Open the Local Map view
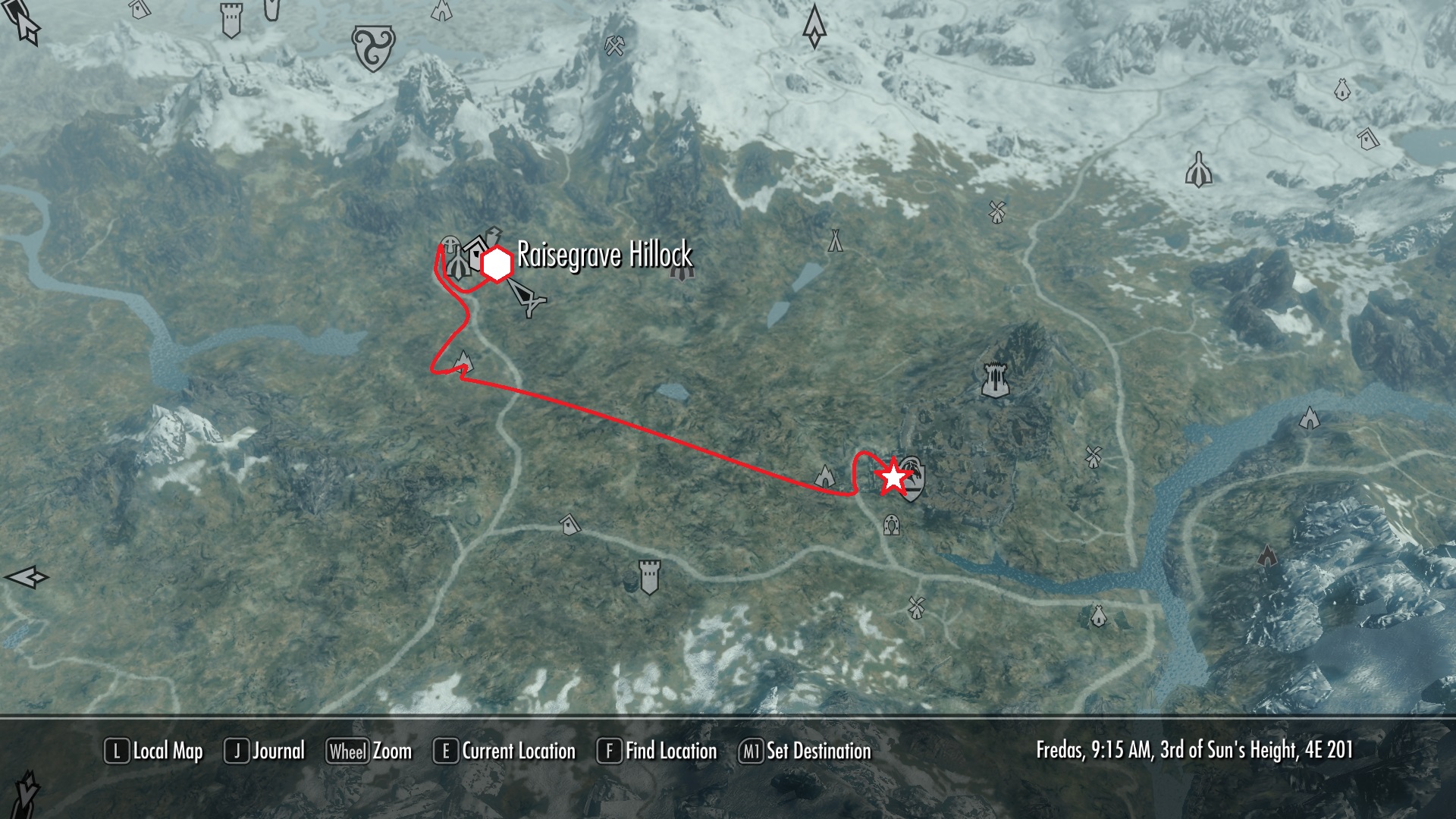Image resolution: width=1456 pixels, height=819 pixels. pos(154,752)
